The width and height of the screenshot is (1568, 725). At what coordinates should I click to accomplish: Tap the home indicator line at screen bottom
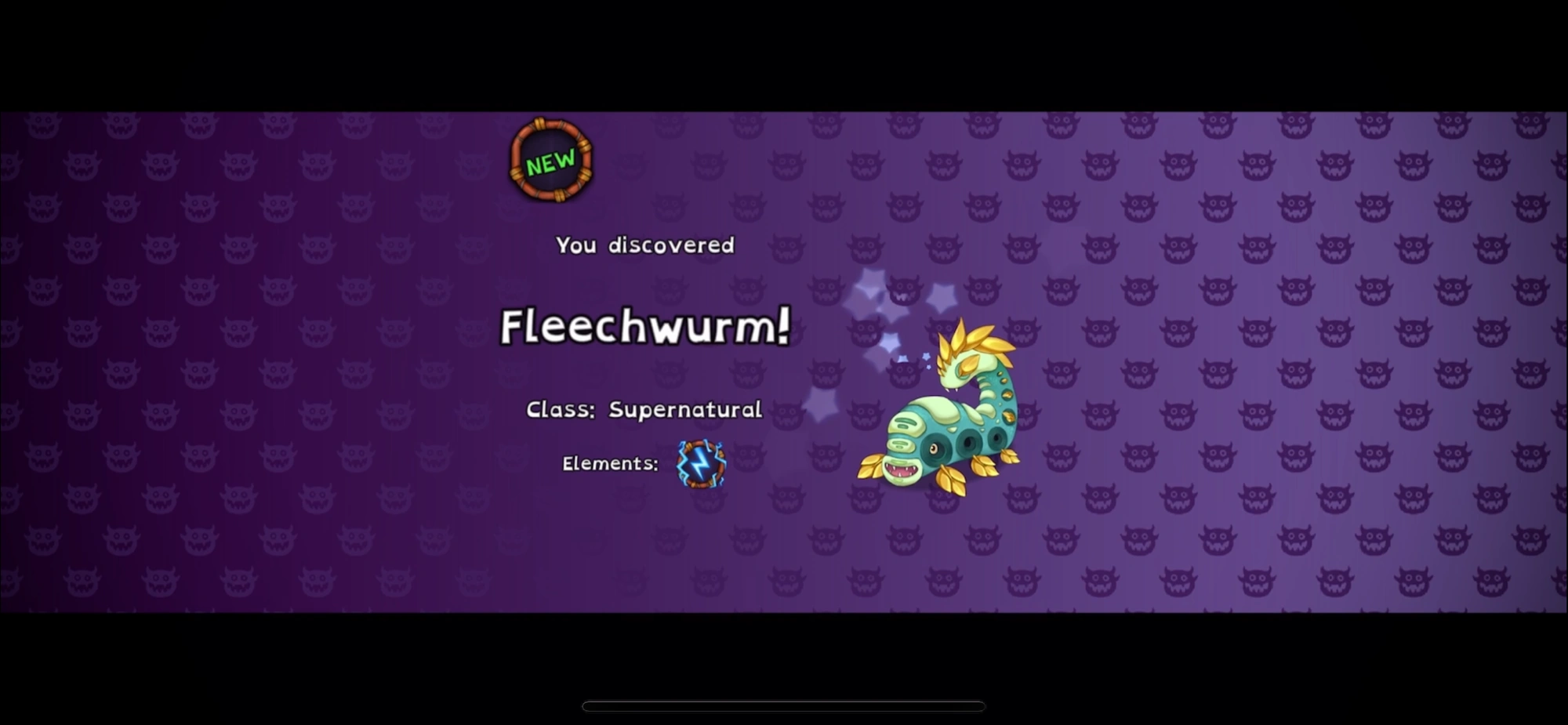pos(784,705)
